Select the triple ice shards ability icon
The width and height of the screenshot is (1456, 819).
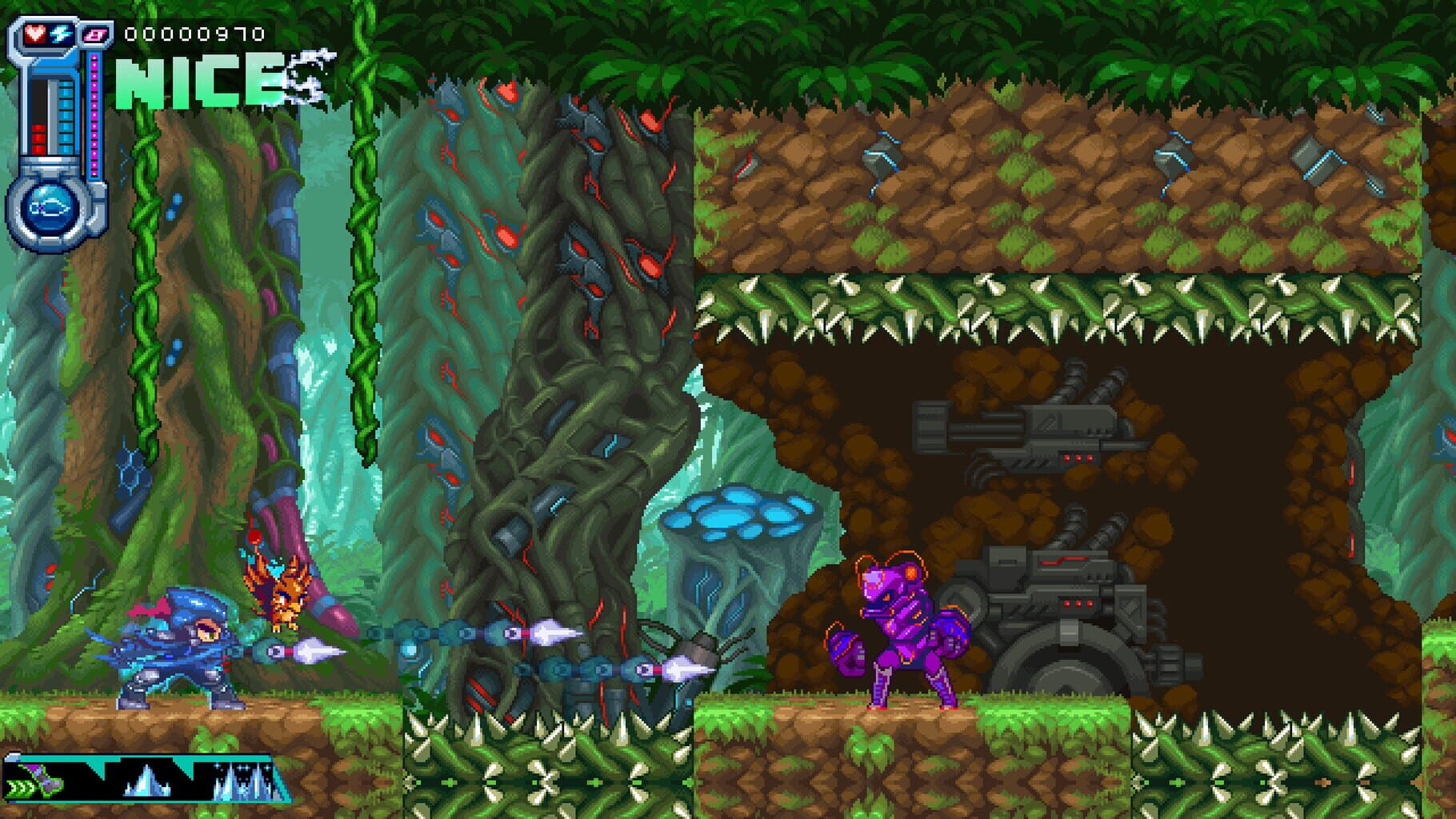(x=241, y=781)
